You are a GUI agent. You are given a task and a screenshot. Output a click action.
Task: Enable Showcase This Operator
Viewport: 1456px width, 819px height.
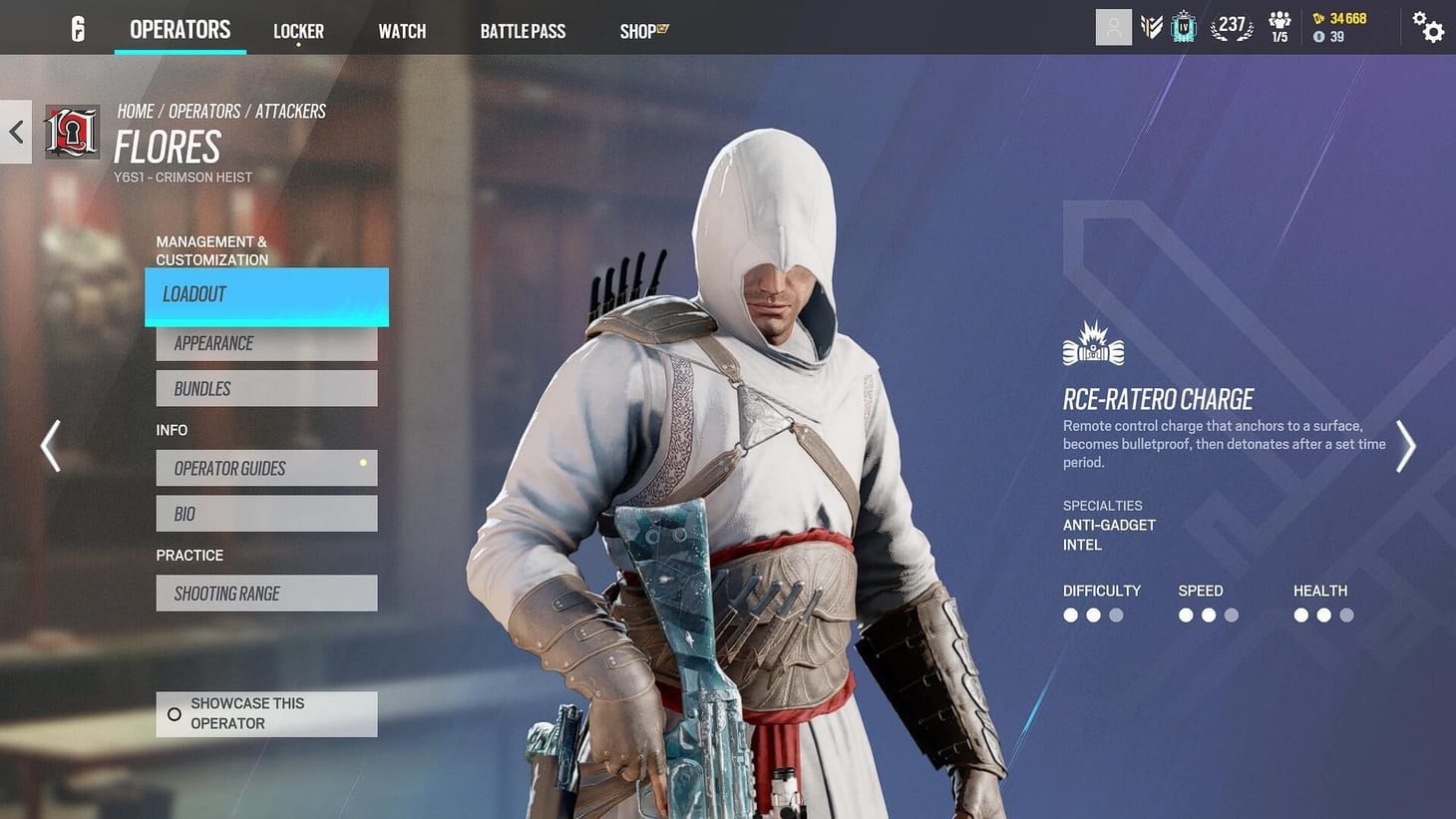pos(265,712)
